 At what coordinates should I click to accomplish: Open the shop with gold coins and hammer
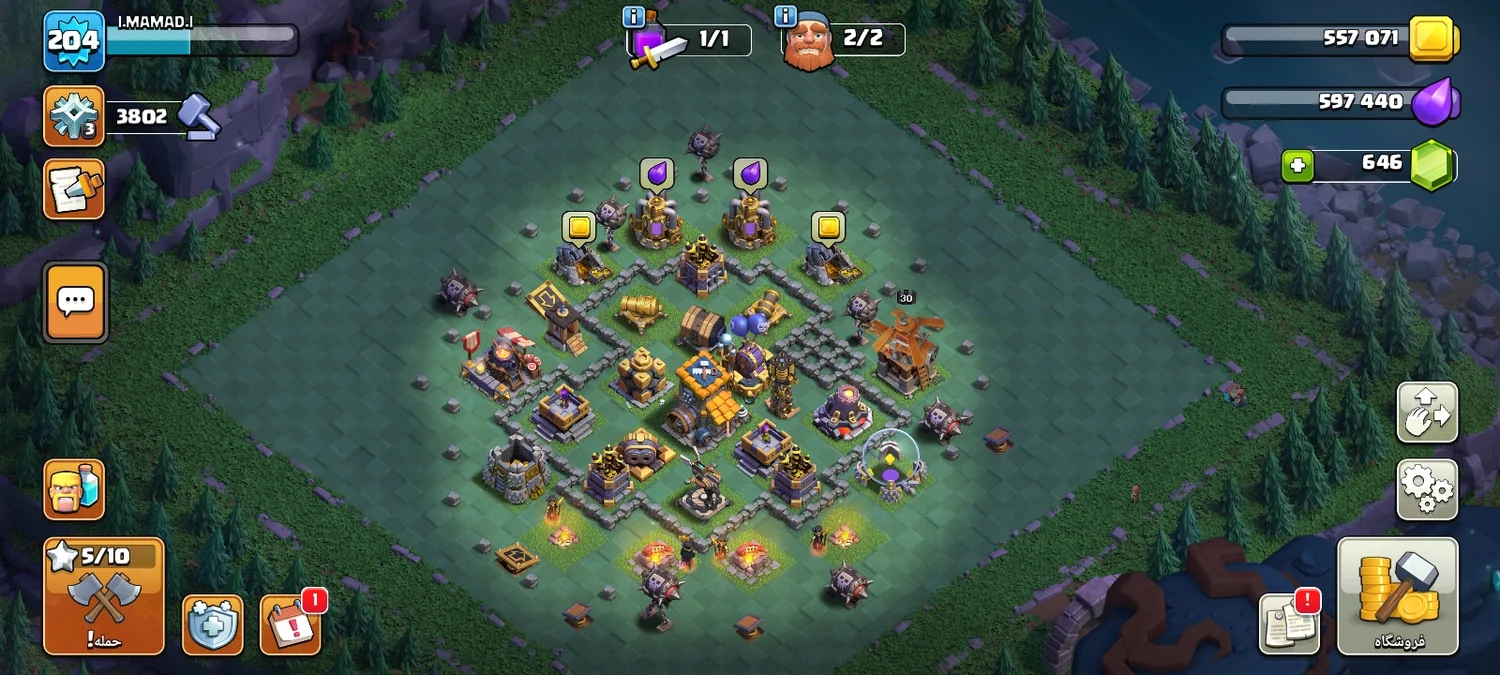(1397, 596)
